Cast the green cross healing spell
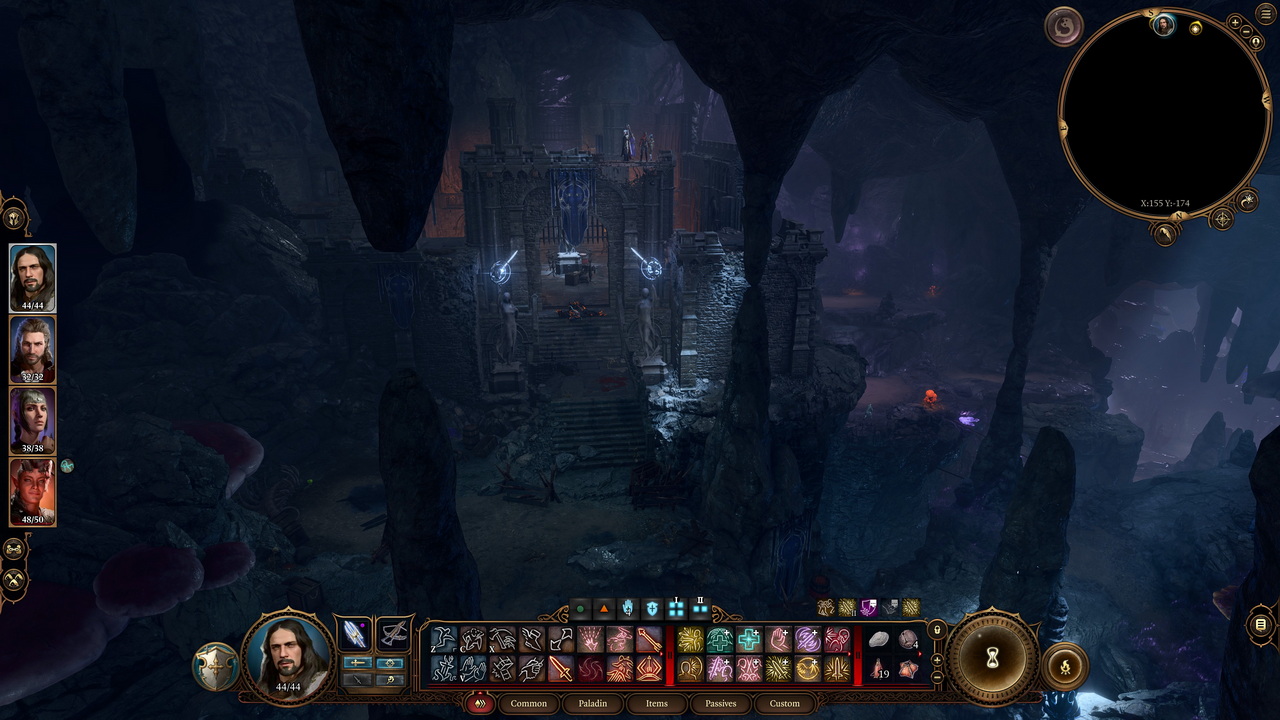Image resolution: width=1280 pixels, height=720 pixels. (x=748, y=640)
